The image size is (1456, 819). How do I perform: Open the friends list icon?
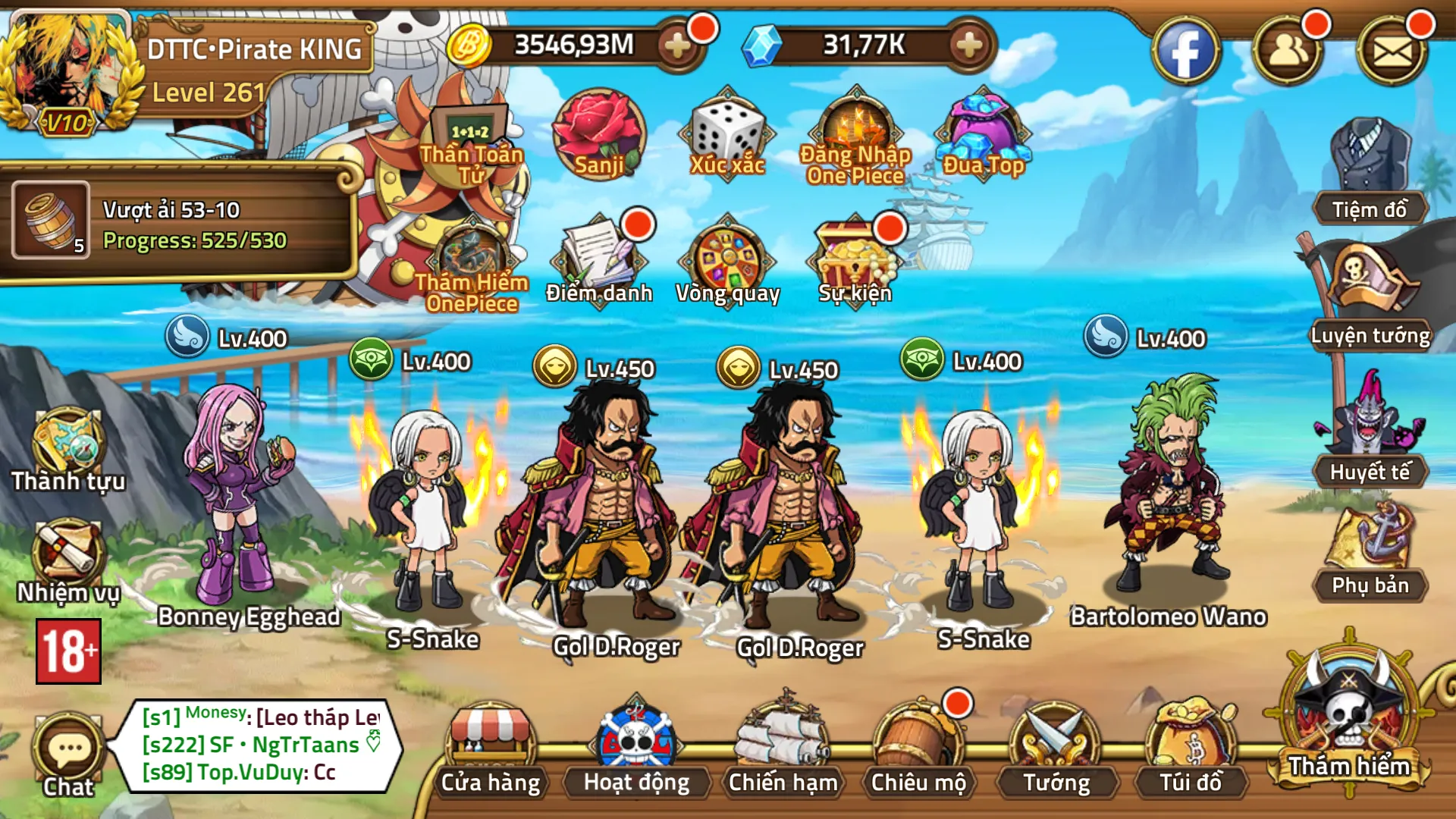click(x=1288, y=52)
